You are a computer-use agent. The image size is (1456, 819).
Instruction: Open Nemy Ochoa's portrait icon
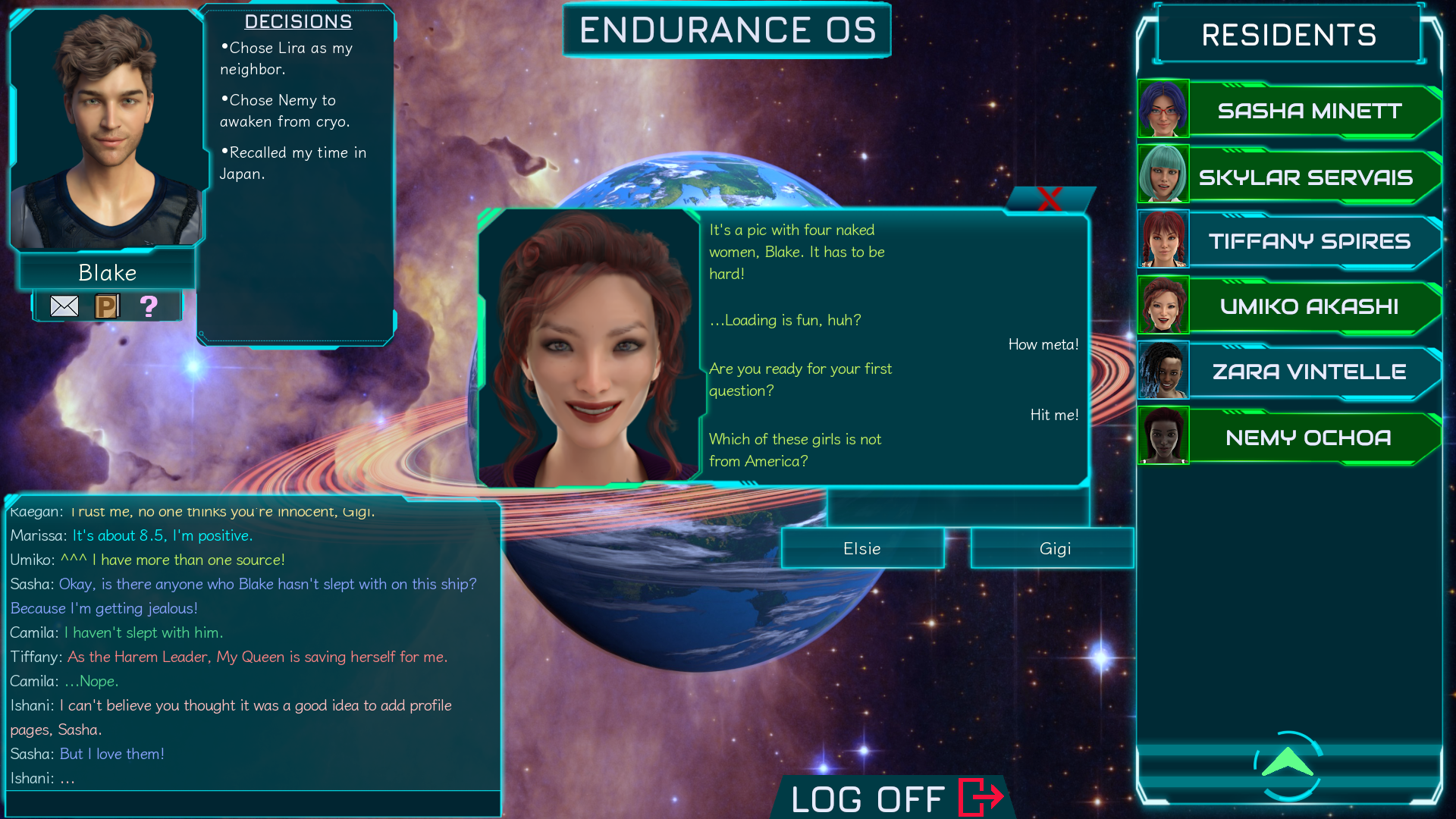click(x=1163, y=436)
